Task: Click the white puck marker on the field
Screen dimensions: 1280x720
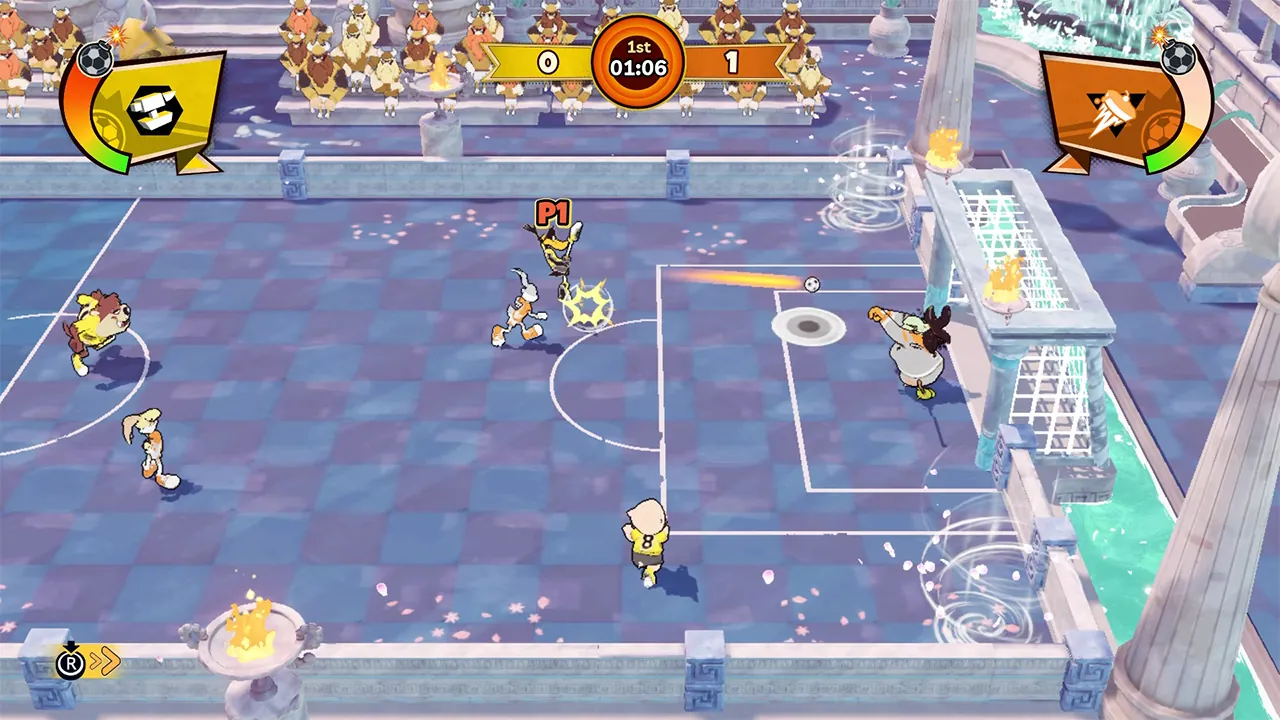Action: [810, 327]
